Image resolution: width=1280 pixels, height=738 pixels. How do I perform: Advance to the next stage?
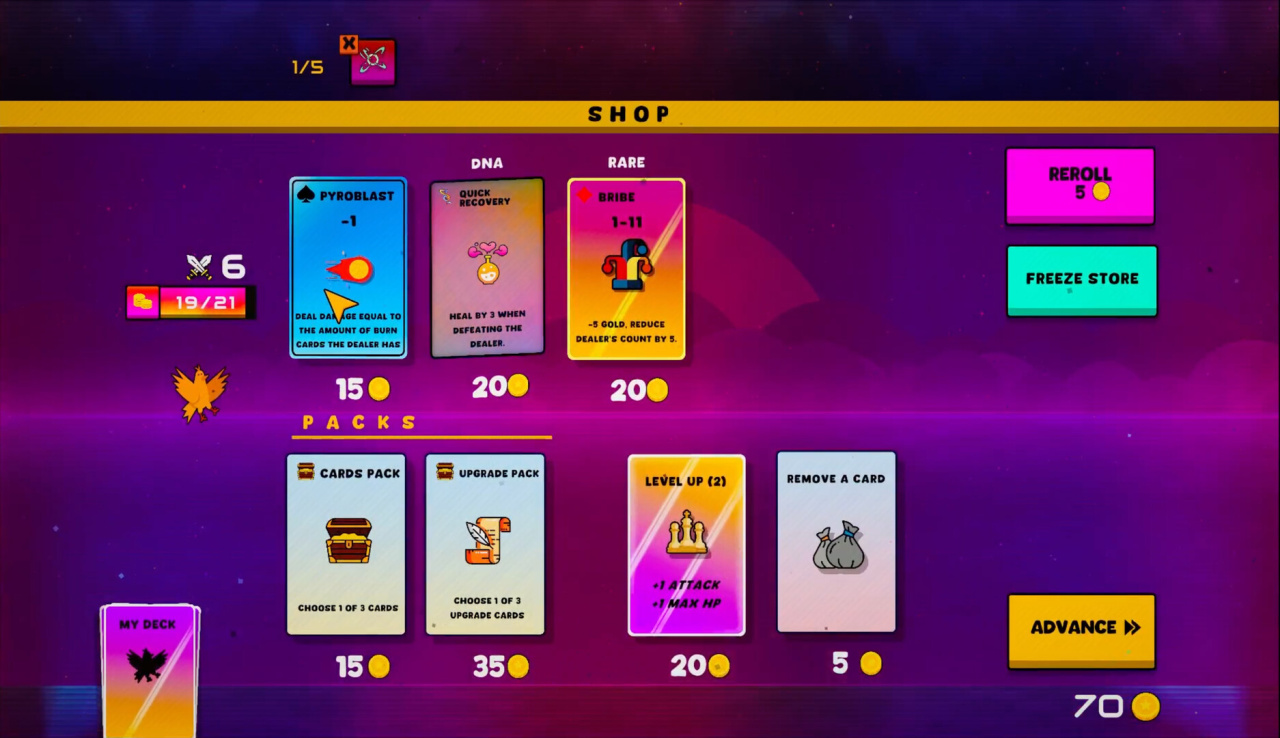(1081, 629)
